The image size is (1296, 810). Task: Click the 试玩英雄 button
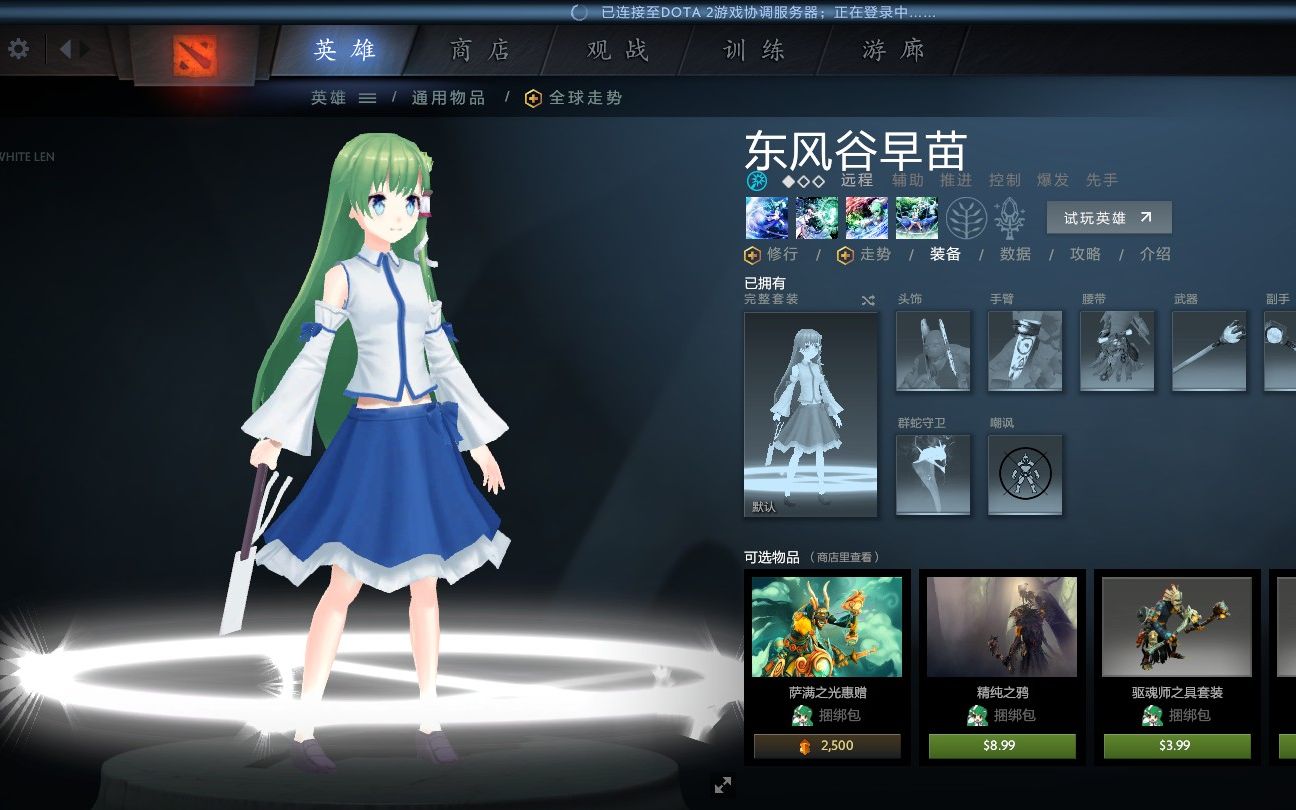tap(1108, 217)
